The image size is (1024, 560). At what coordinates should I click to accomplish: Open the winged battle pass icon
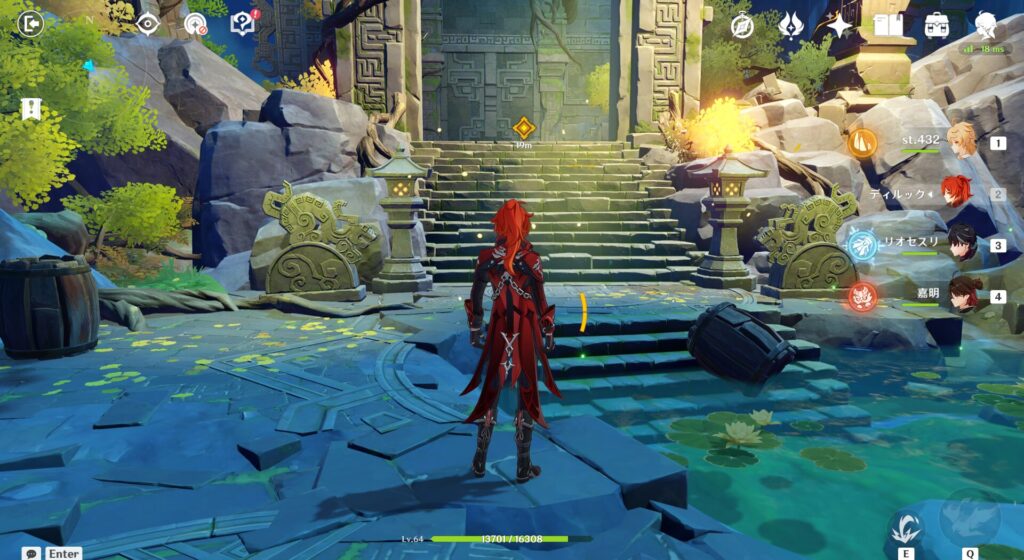[790, 25]
